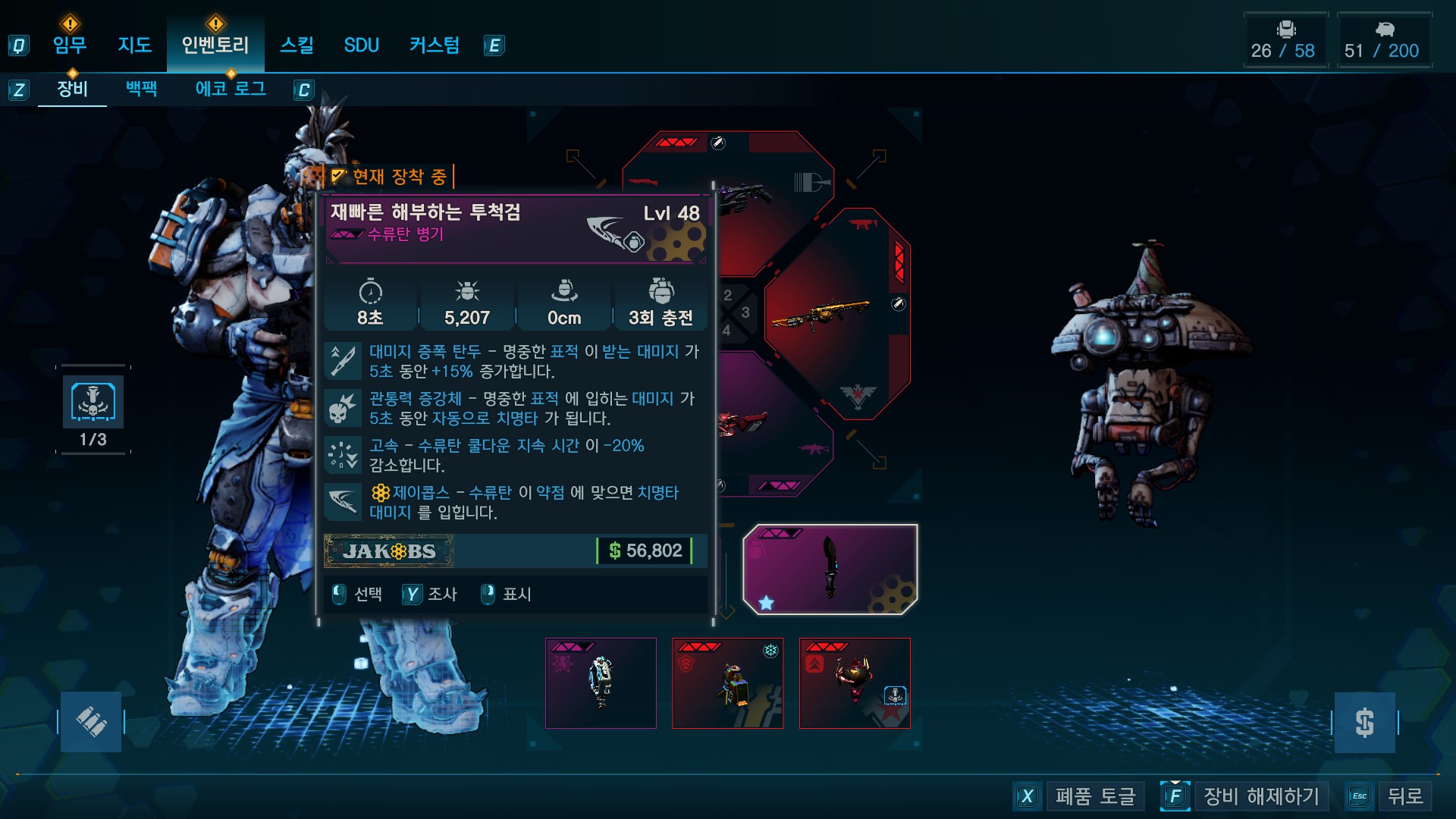Viewport: 1456px width, 819px height.
Task: Open the 임무 (Missions) tab
Action: click(70, 45)
